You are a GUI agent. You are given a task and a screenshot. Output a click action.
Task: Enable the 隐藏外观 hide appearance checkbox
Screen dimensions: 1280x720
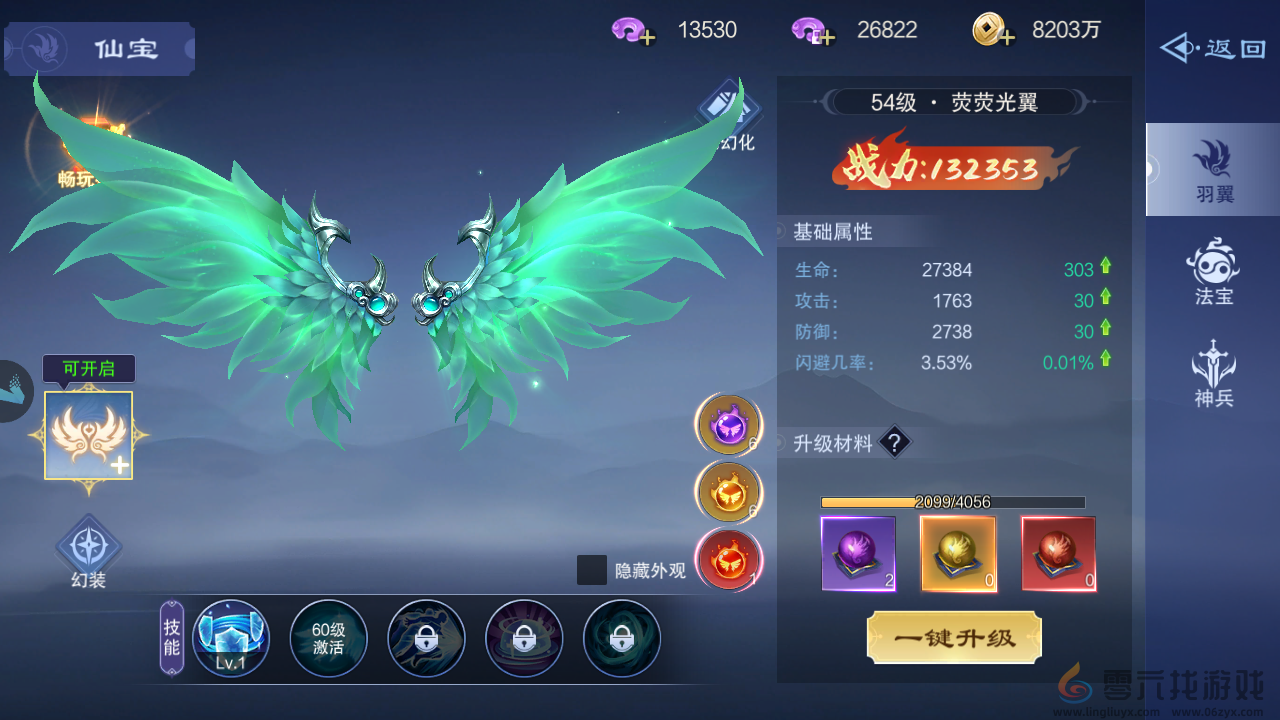[592, 568]
